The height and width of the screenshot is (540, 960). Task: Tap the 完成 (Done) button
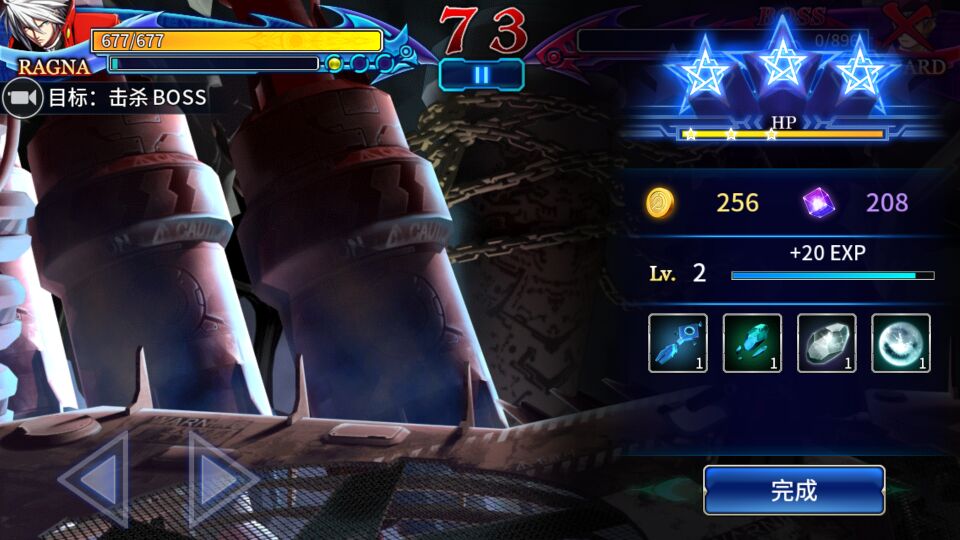click(x=794, y=490)
